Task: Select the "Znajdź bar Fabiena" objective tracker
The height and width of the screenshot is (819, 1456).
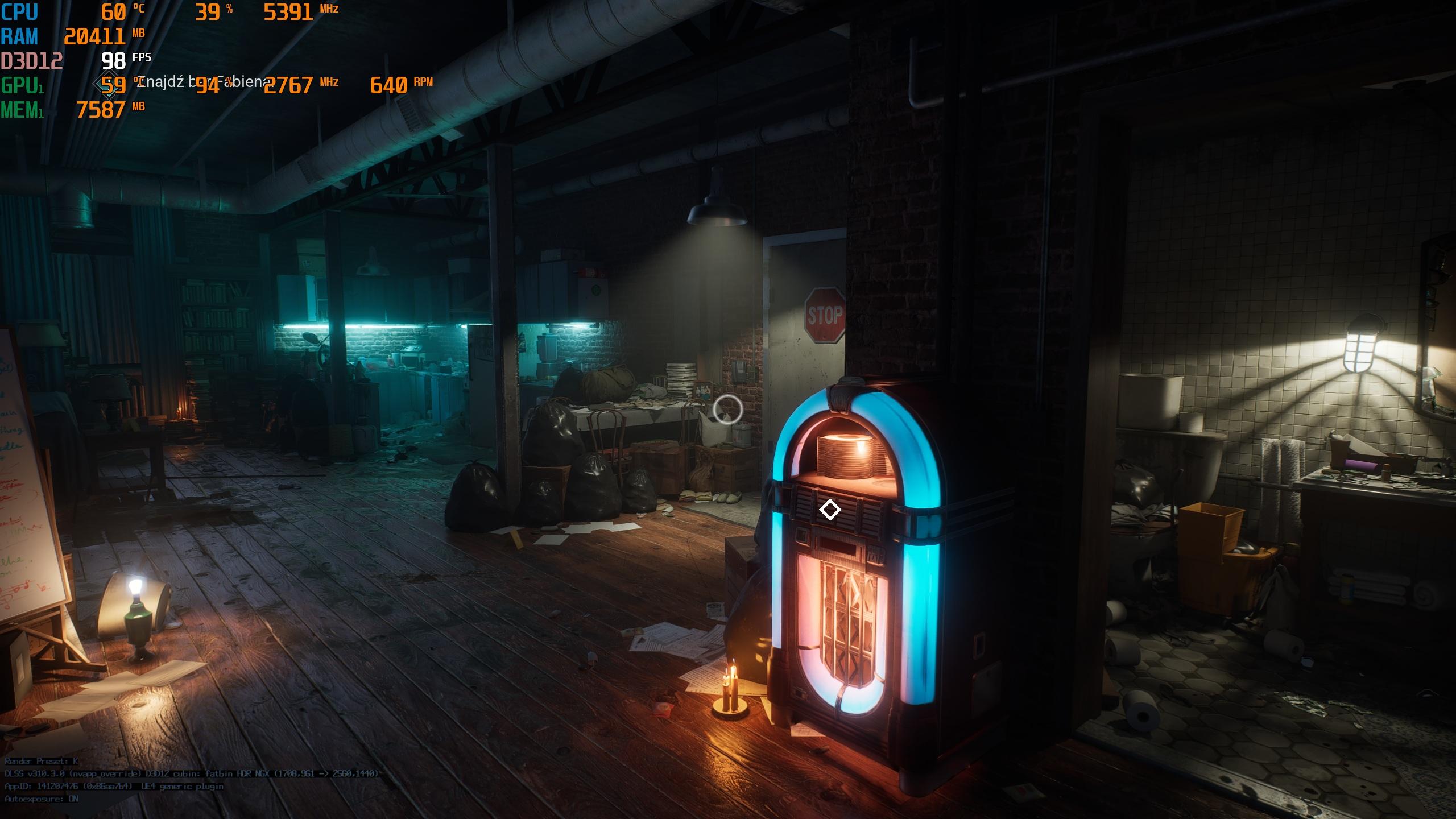Action: tap(202, 82)
